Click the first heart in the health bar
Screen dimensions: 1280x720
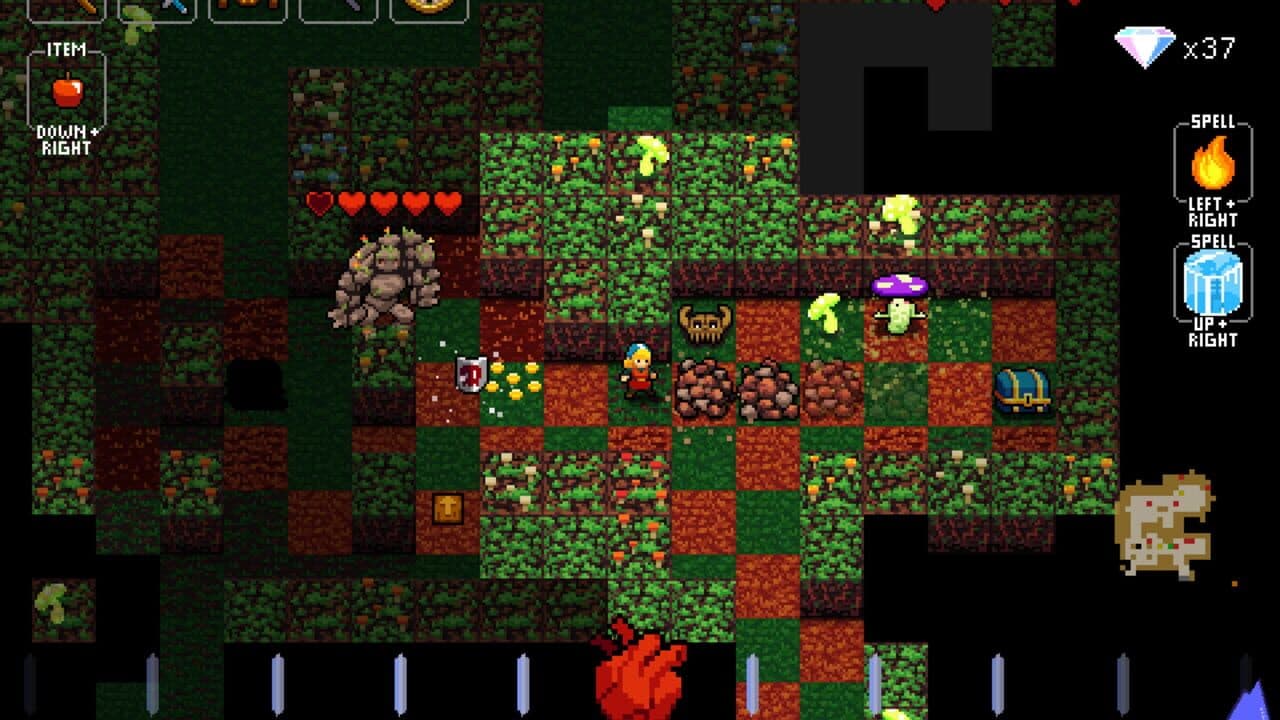pyautogui.click(x=320, y=200)
